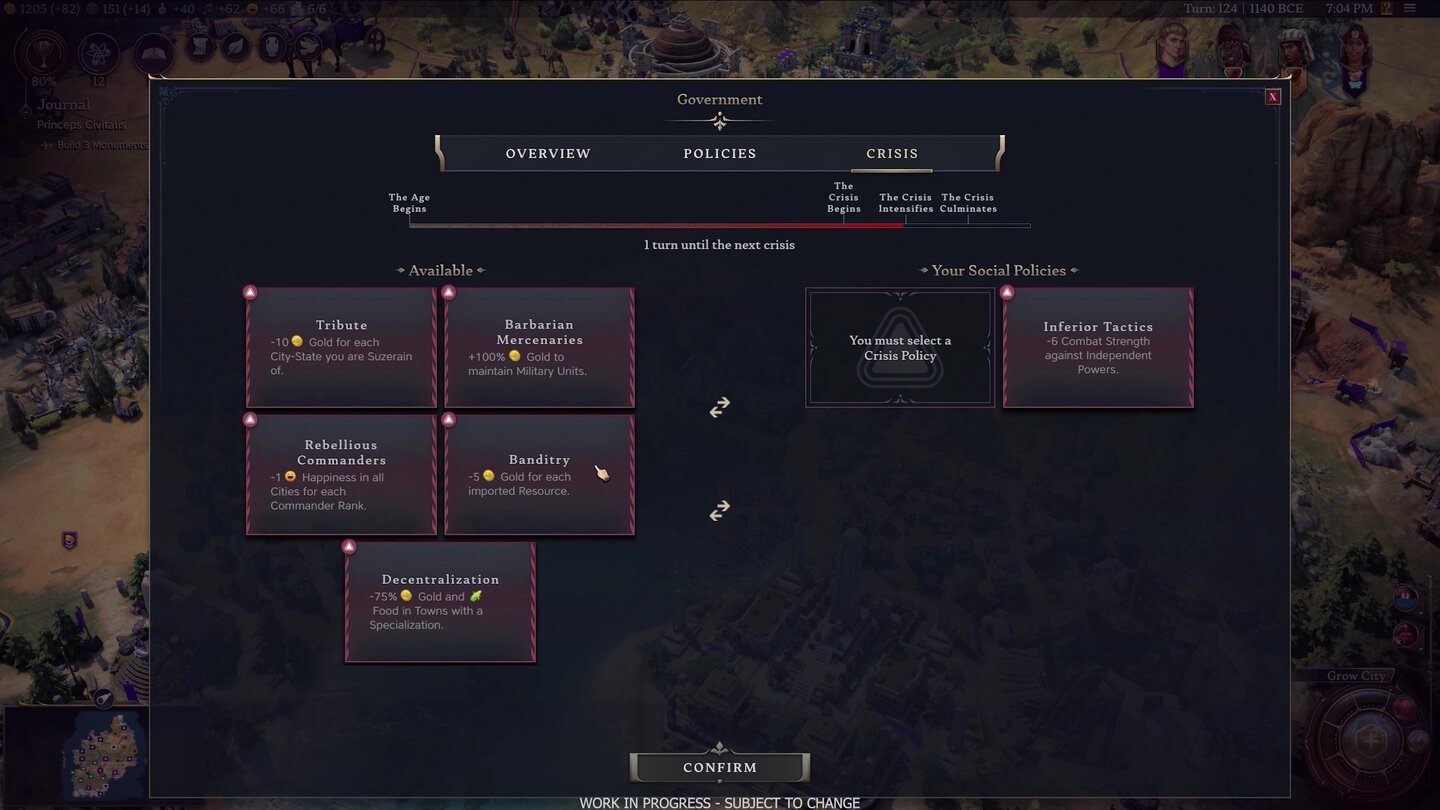Open the hamburger menu in the top-right corner
The width and height of the screenshot is (1440, 810).
tap(1410, 8)
